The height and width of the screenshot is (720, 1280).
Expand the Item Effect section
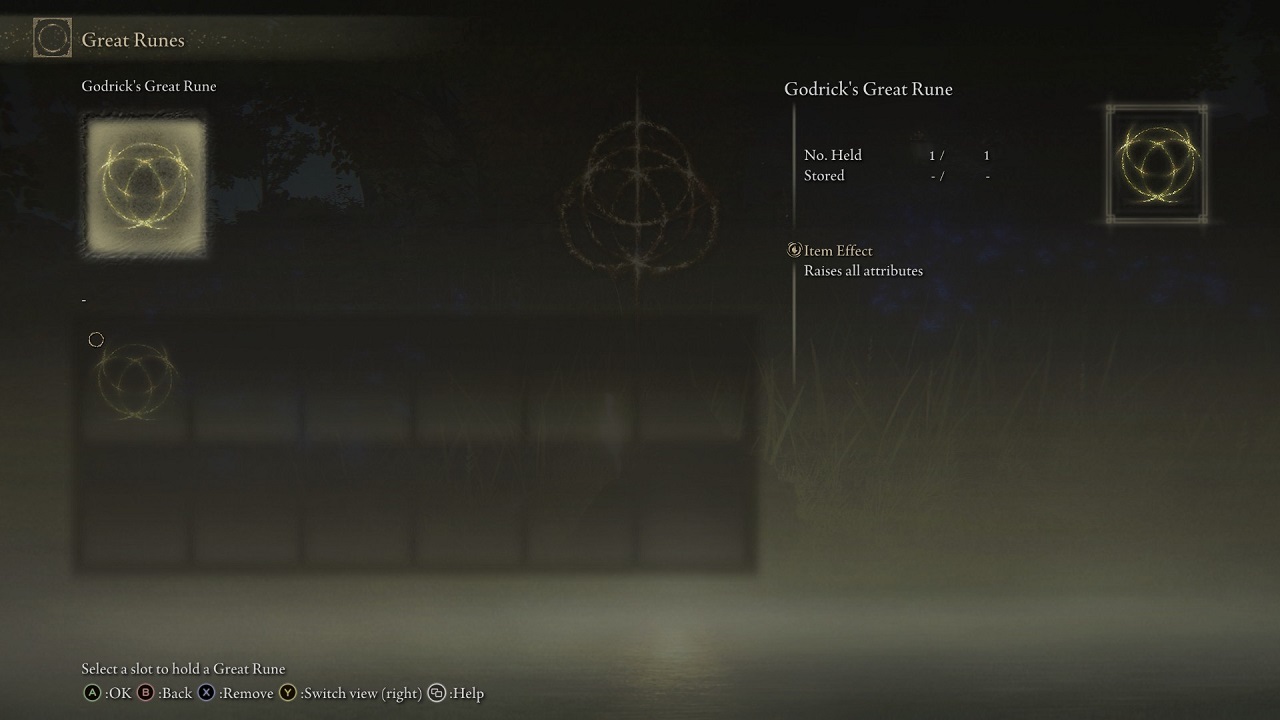(837, 250)
